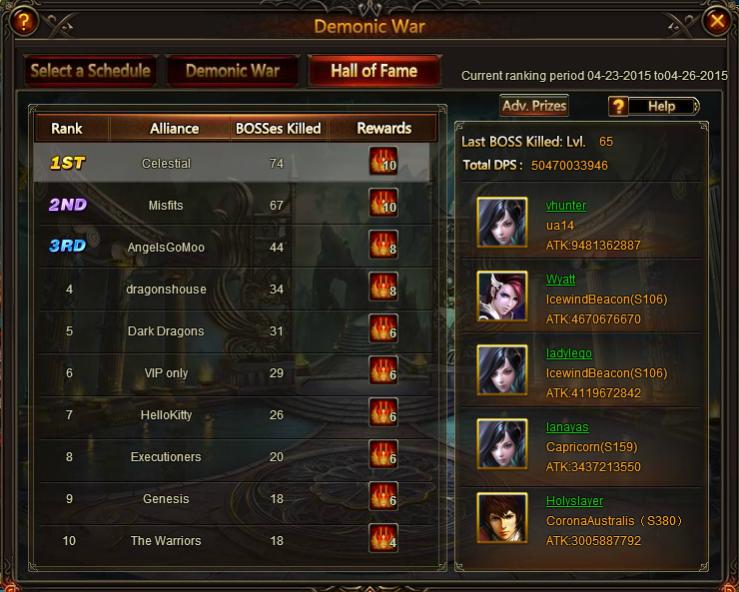This screenshot has width=739, height=592.
Task: View the Misfits alliance reward icon
Action: 383,204
